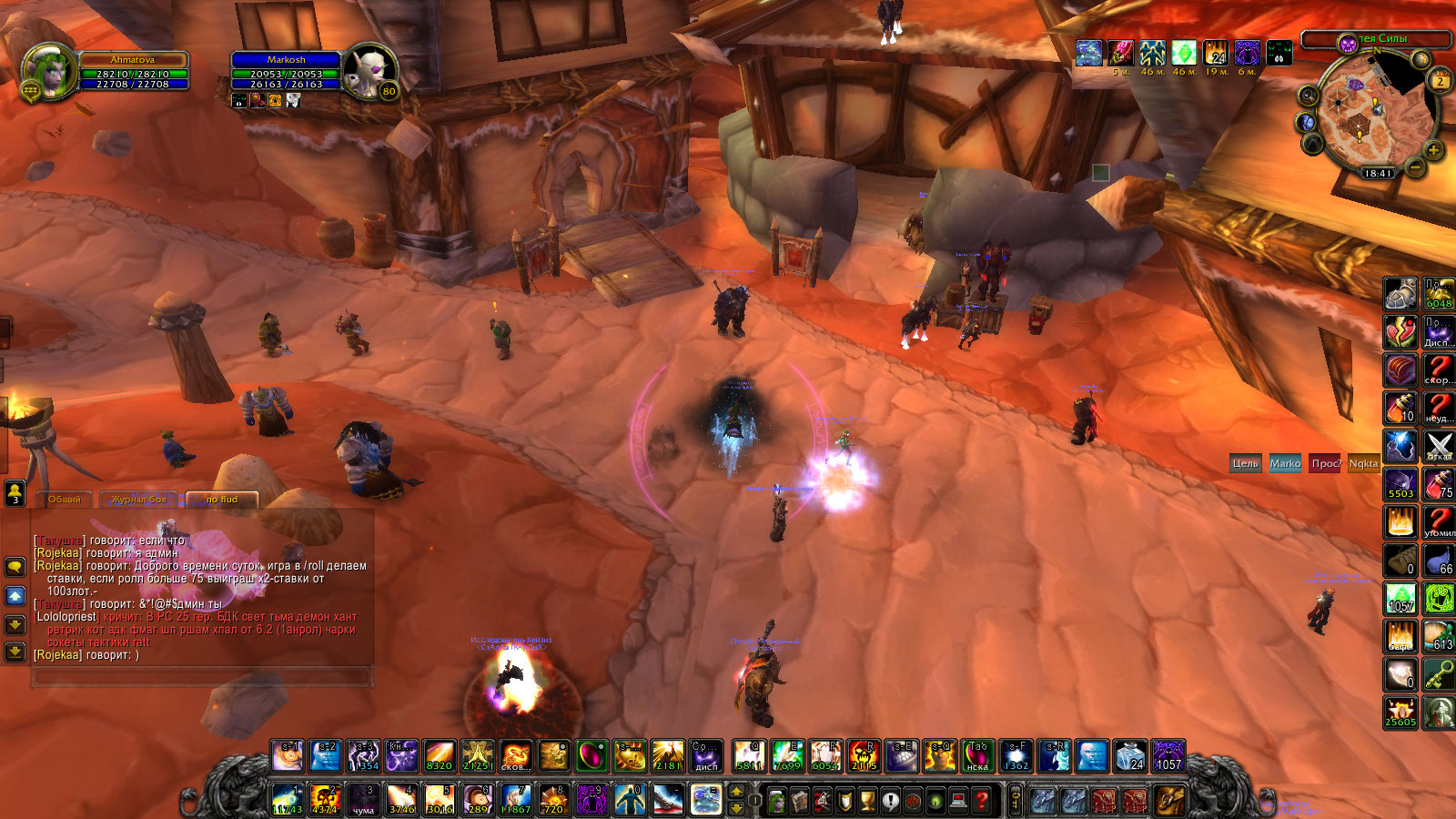Open the main backpack bag slot

coord(1169,801)
